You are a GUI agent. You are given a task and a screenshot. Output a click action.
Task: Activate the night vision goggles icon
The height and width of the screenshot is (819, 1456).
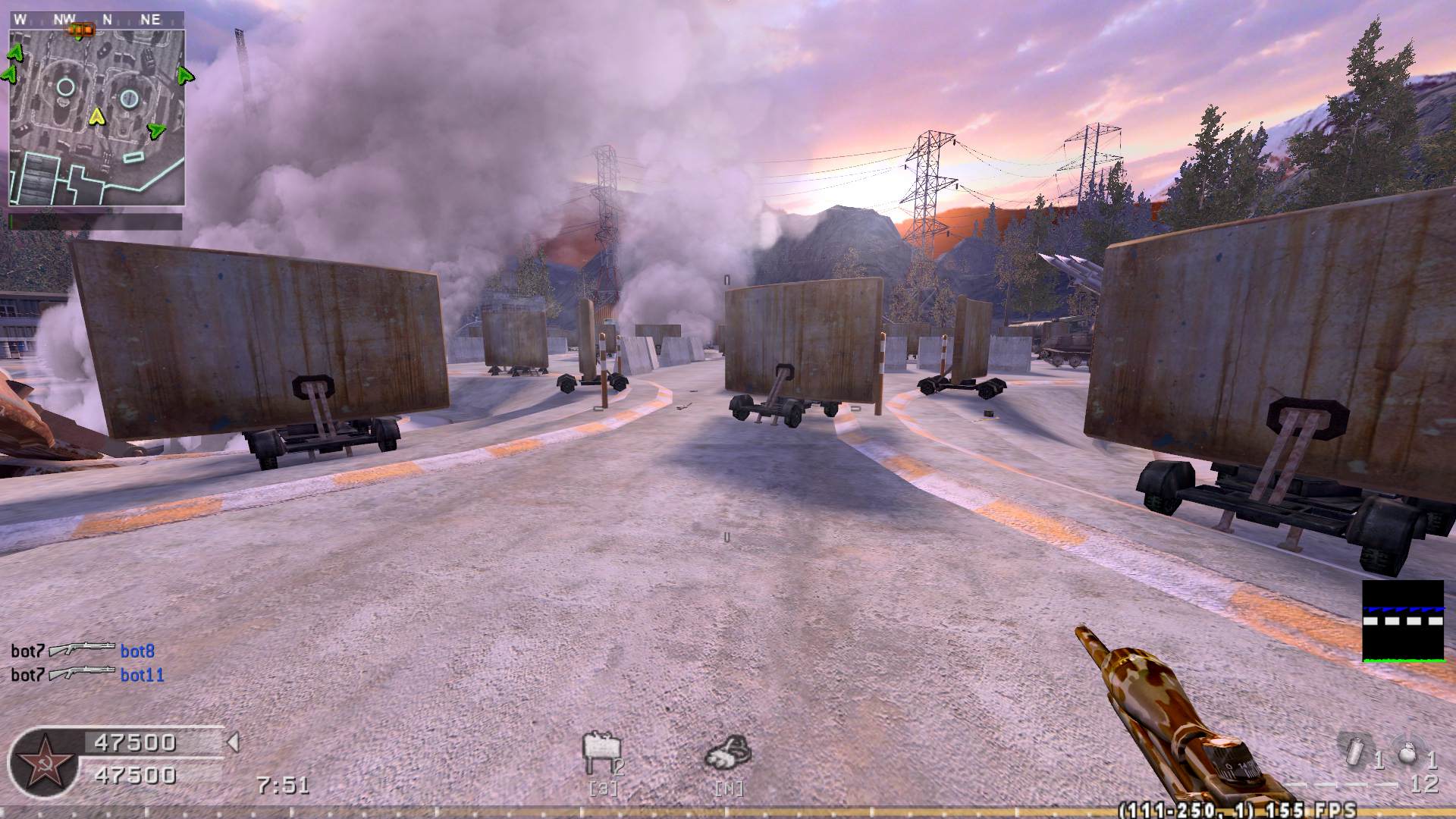click(728, 752)
